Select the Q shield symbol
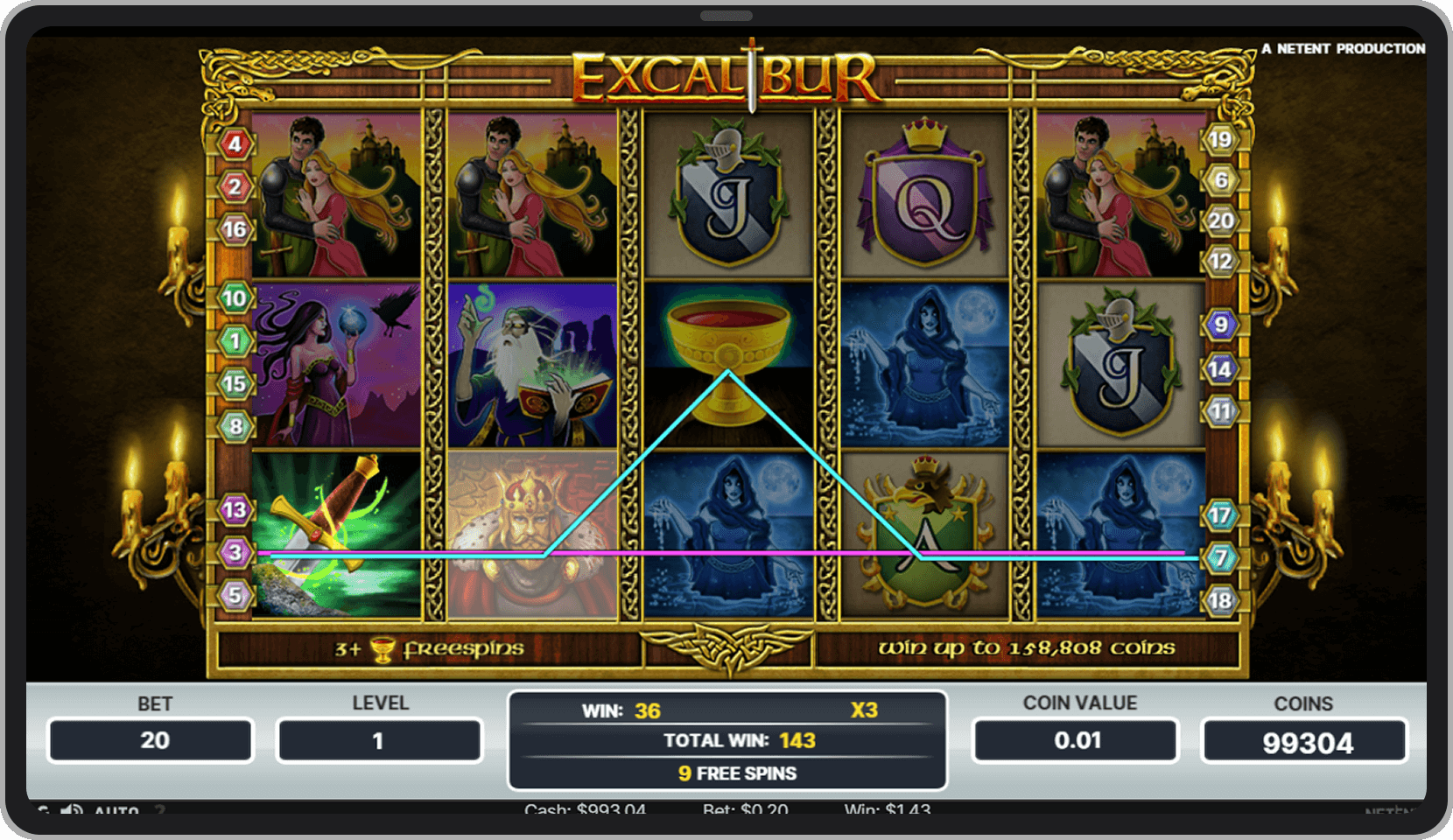The width and height of the screenshot is (1453, 840). point(924,192)
